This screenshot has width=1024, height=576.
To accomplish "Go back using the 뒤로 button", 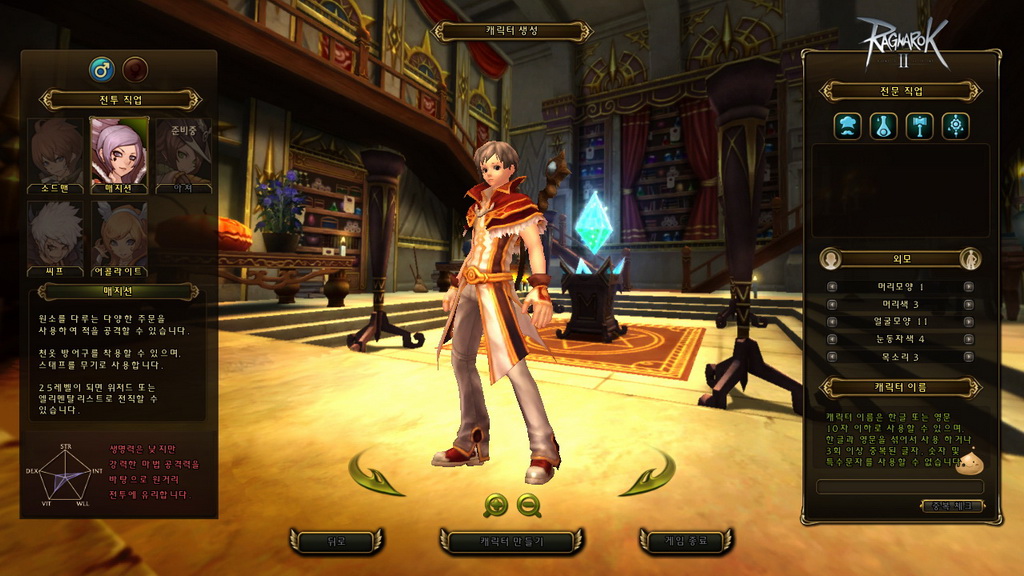I will coord(336,541).
